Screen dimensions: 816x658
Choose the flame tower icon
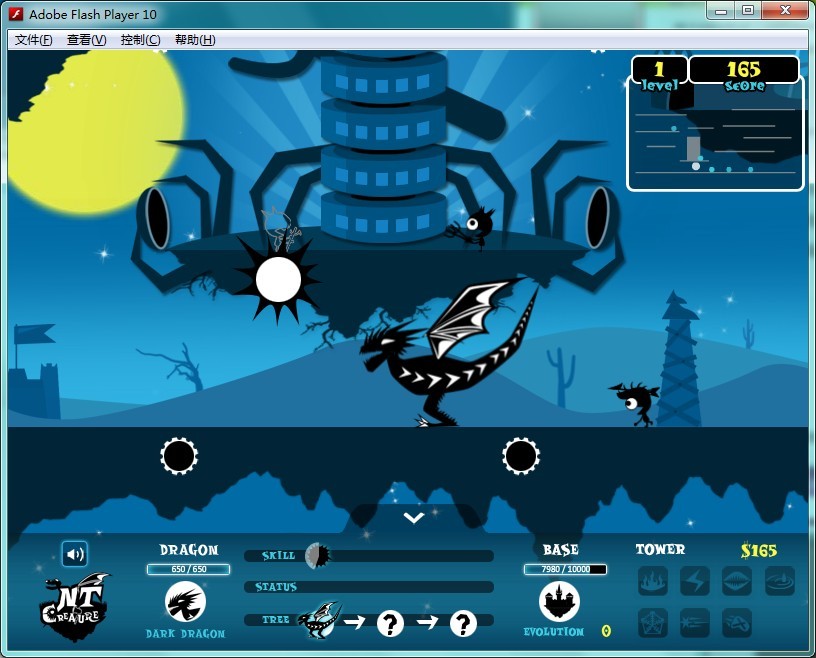click(653, 581)
